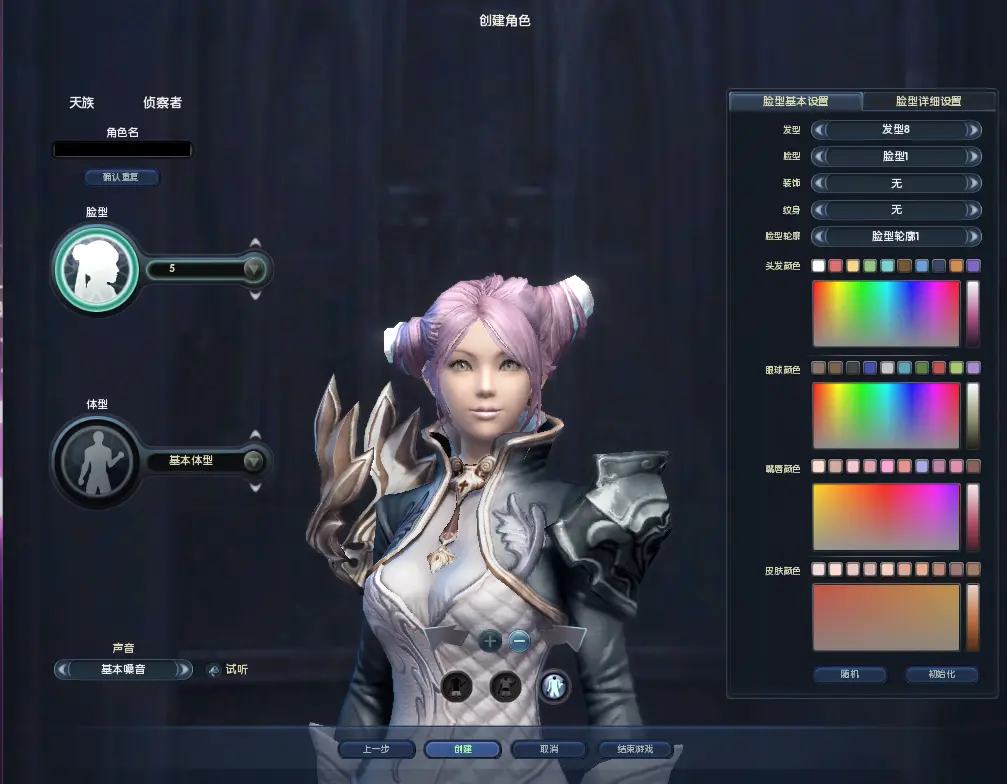Play the voice sample with 试听

228,670
